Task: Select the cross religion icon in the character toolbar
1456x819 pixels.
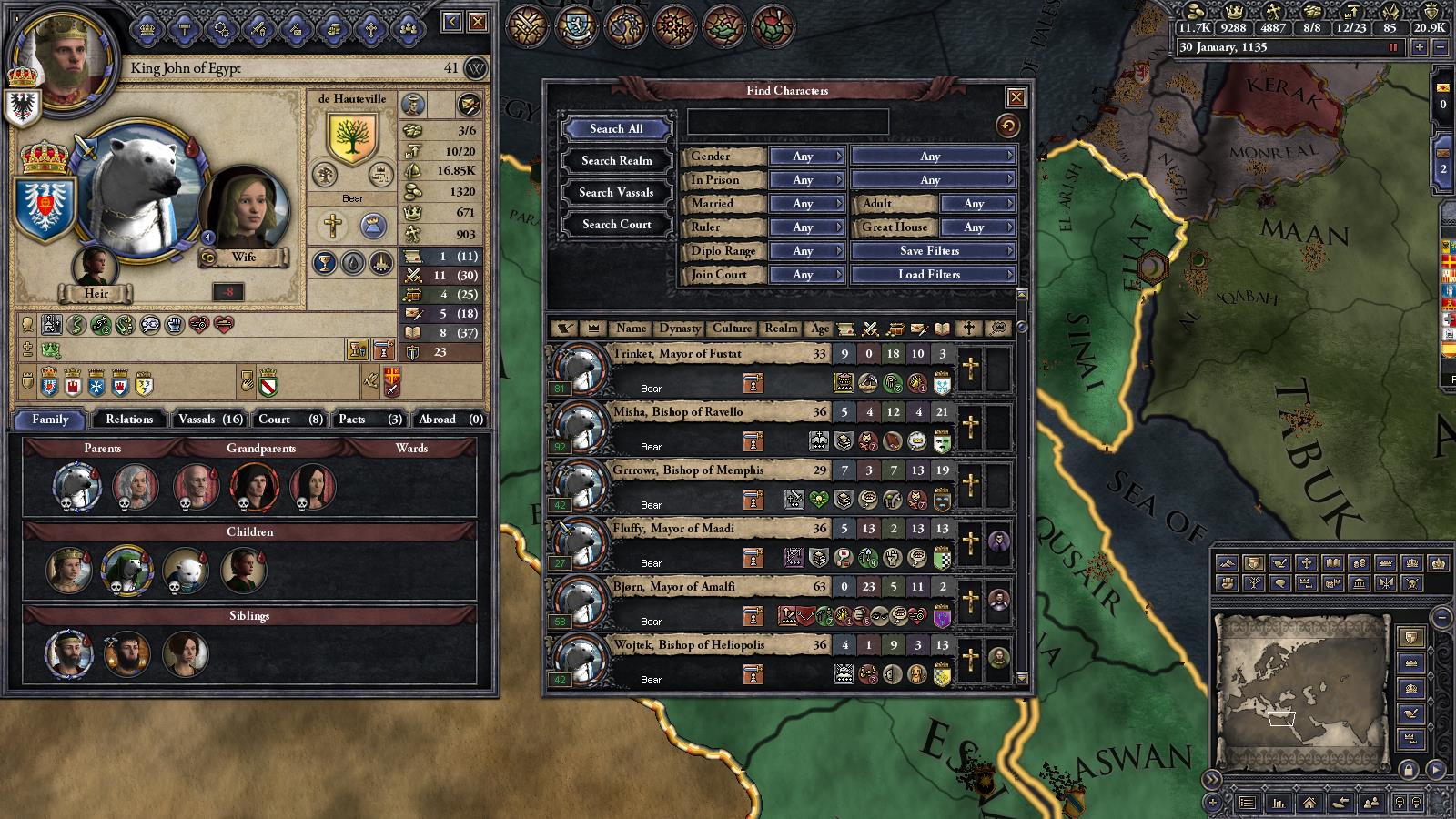Action: [x=369, y=30]
